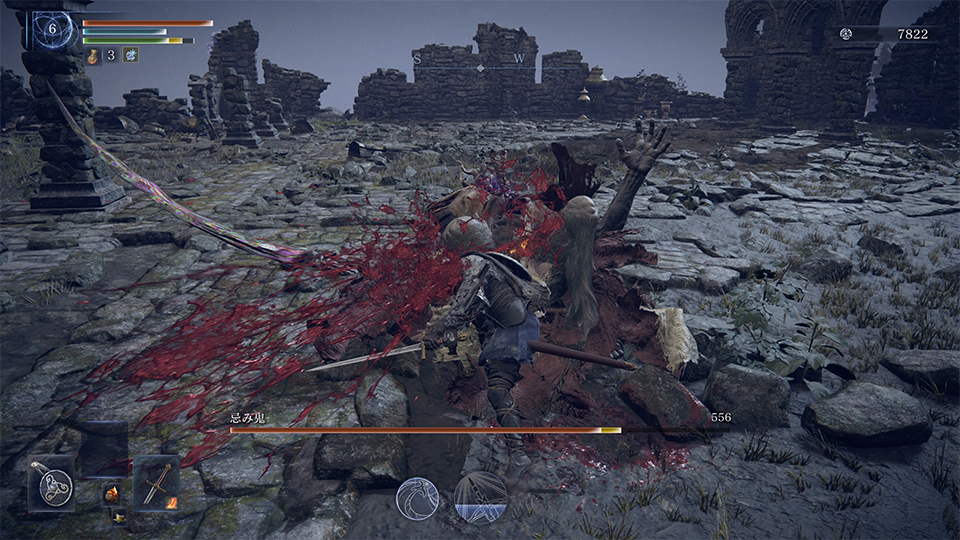The image size is (960, 540).
Task: Activate the ultimate art sword icon
Action: pyautogui.click(x=480, y=496)
